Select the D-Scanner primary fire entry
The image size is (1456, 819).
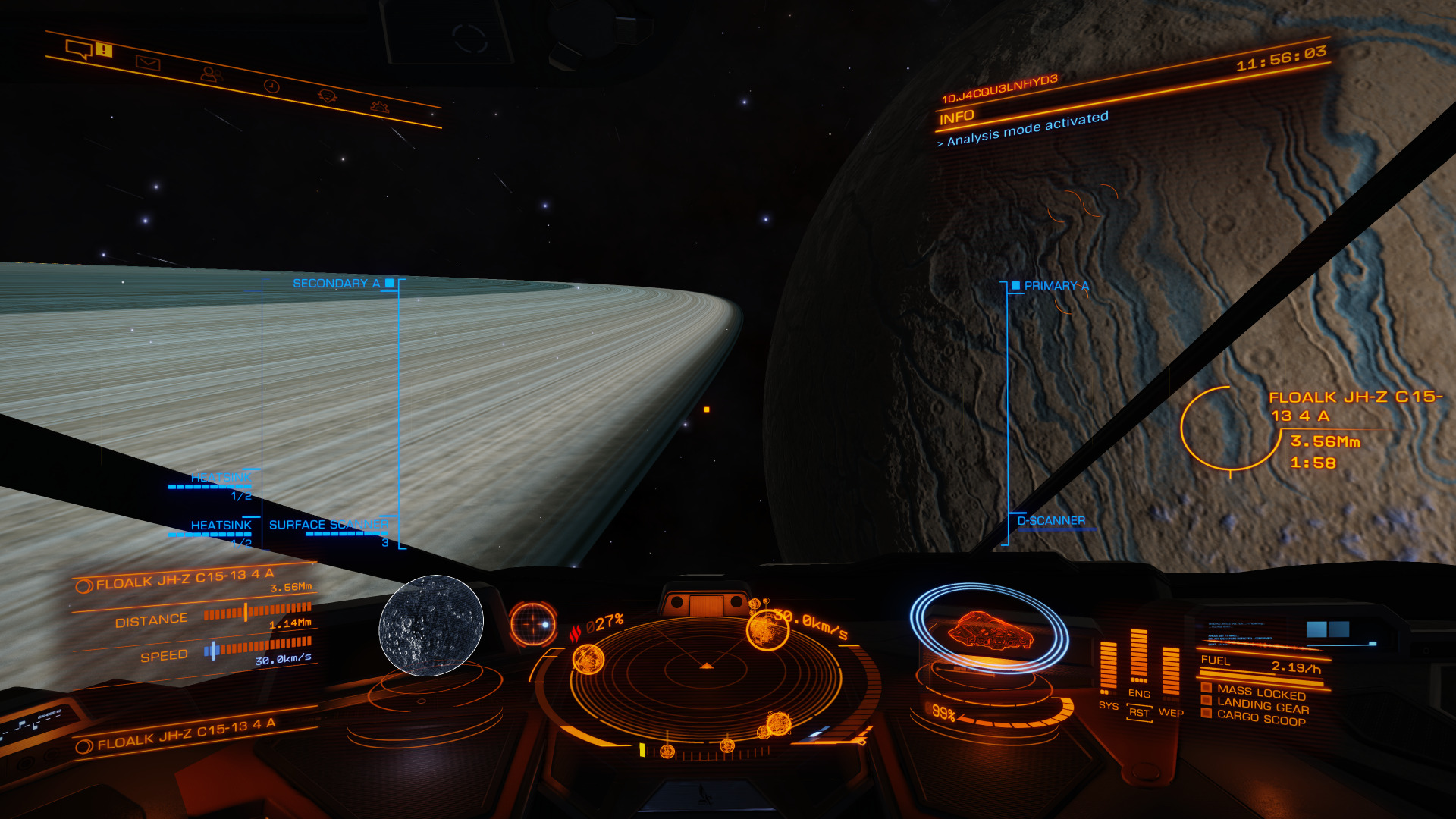pos(1051,521)
